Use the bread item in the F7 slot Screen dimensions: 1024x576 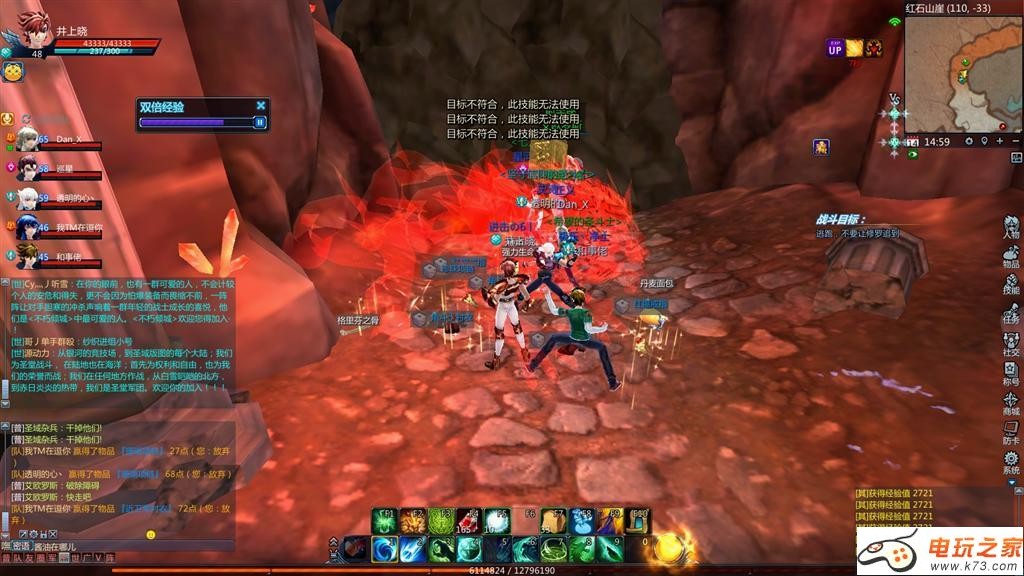tap(553, 521)
